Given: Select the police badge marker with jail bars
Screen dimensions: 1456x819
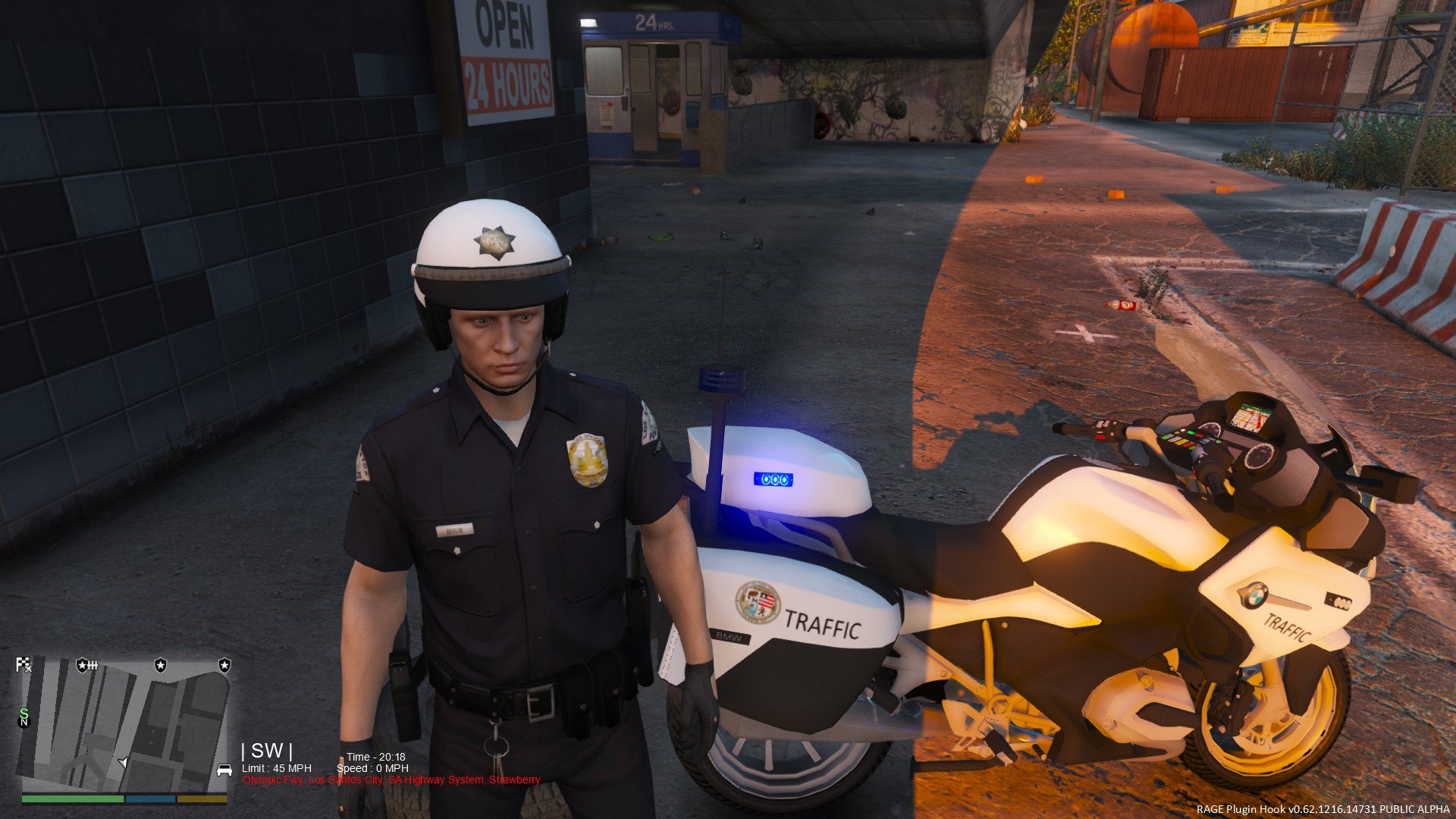Looking at the screenshot, I should 86,665.
